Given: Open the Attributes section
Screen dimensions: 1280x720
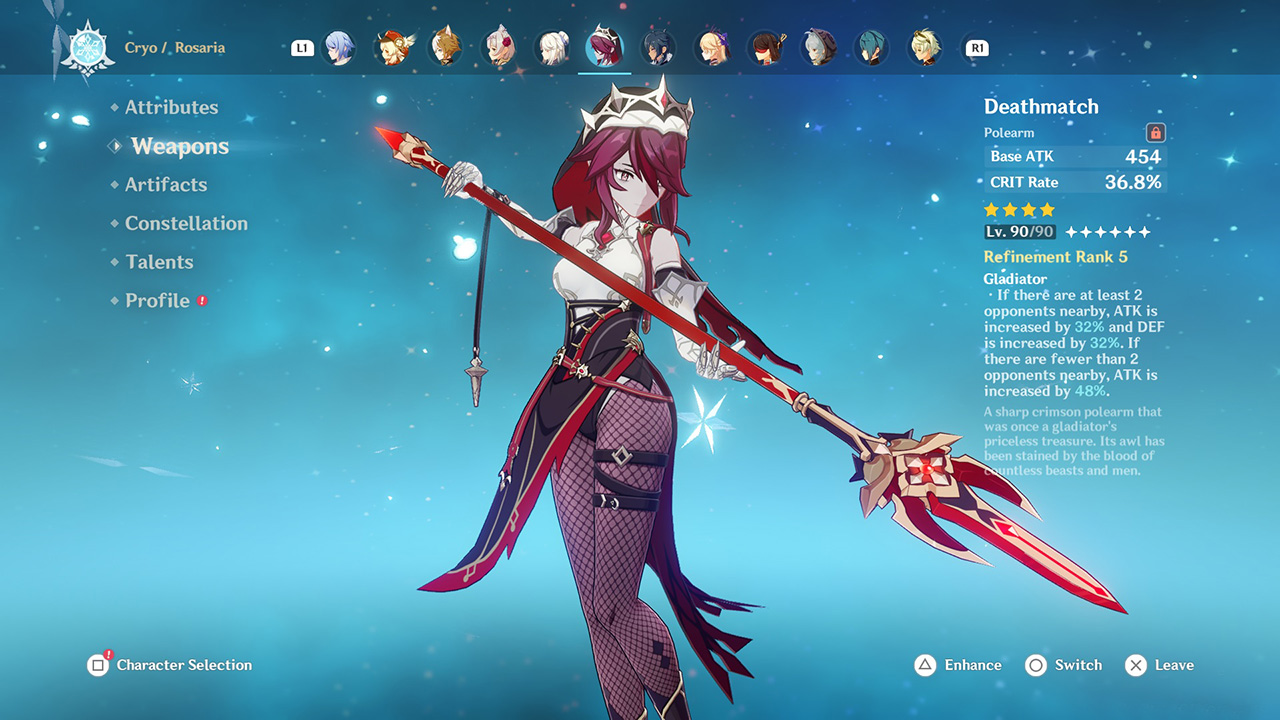Looking at the screenshot, I should click(172, 107).
